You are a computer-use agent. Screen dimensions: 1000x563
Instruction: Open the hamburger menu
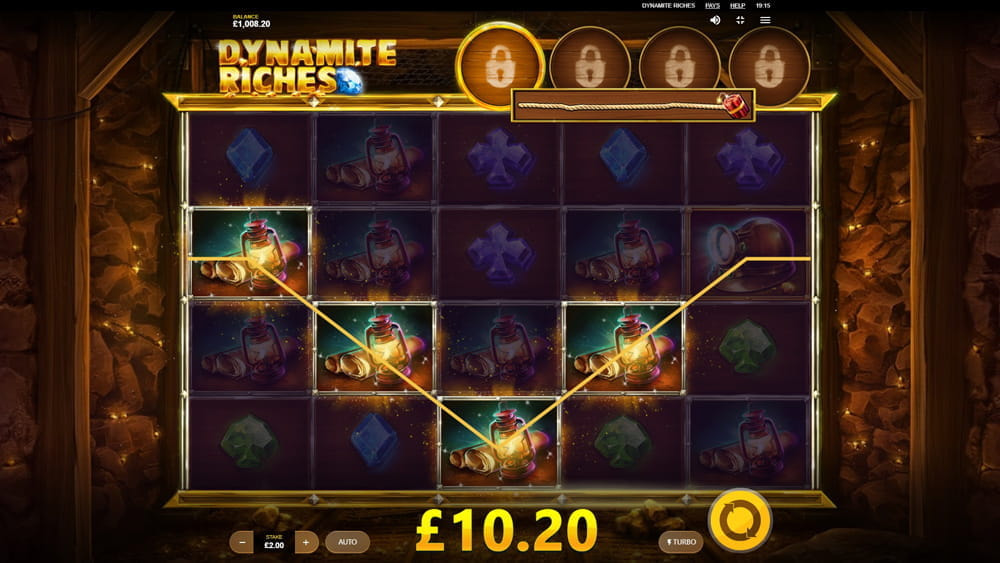[765, 20]
